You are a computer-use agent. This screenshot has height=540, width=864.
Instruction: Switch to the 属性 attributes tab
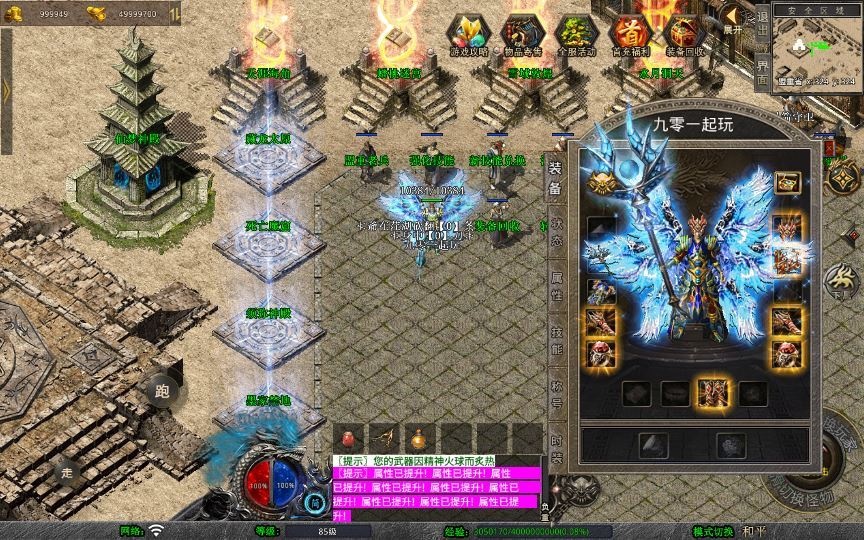click(556, 289)
